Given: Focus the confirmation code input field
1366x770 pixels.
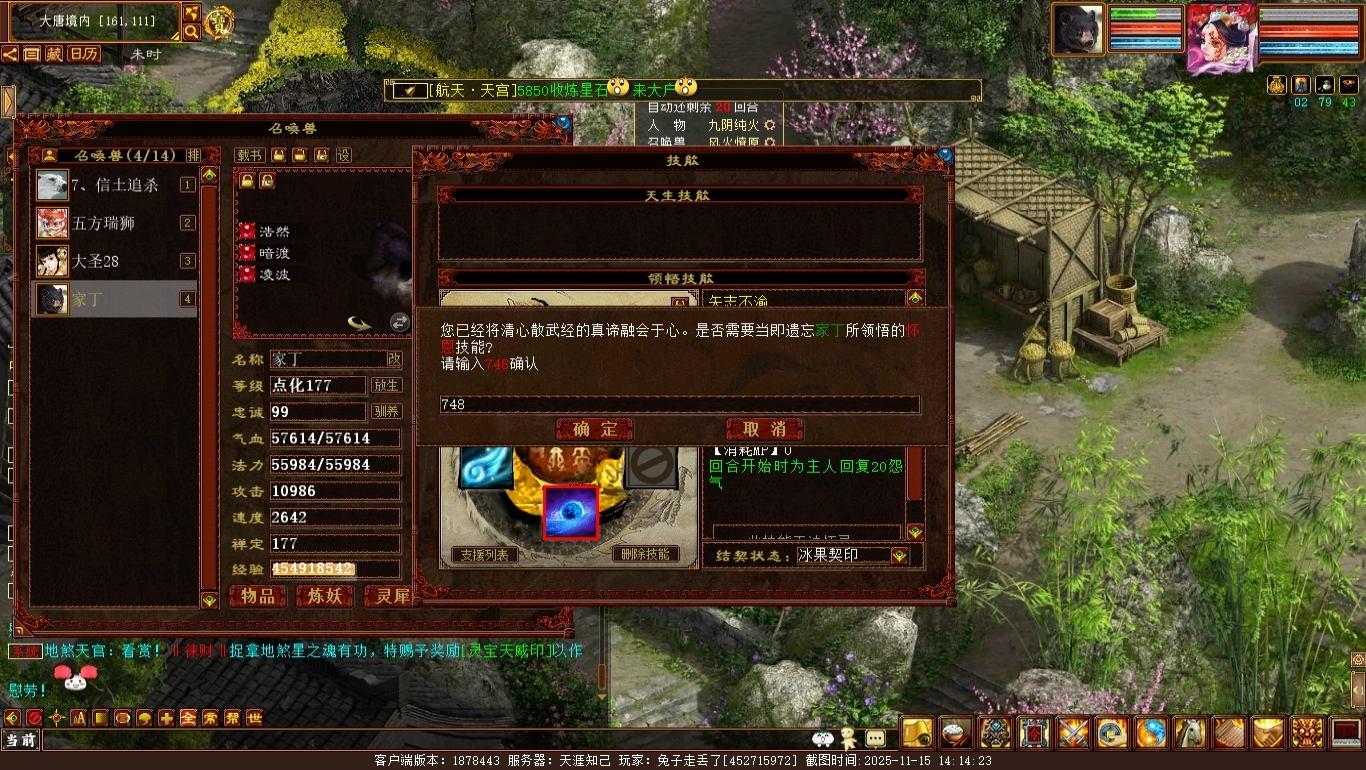Looking at the screenshot, I should pyautogui.click(x=680, y=405).
